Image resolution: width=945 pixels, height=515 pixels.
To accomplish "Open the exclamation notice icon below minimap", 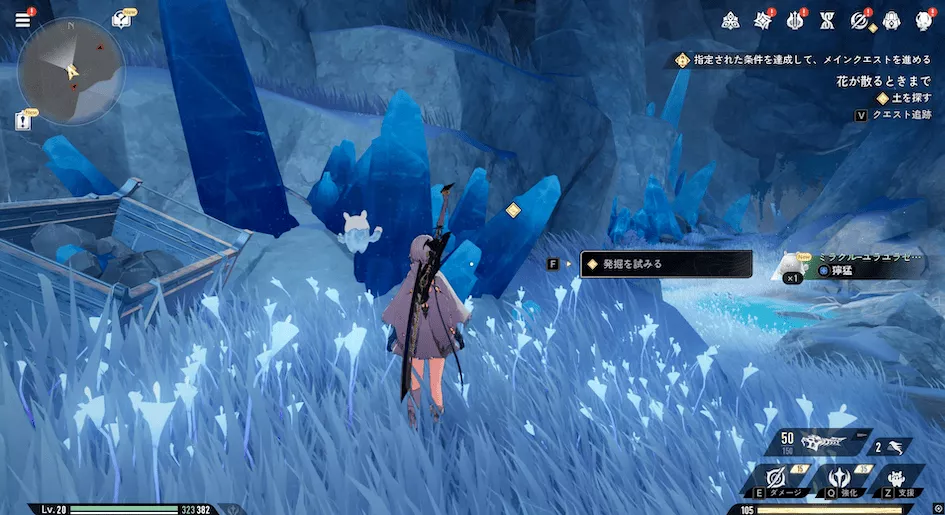I will 23,120.
